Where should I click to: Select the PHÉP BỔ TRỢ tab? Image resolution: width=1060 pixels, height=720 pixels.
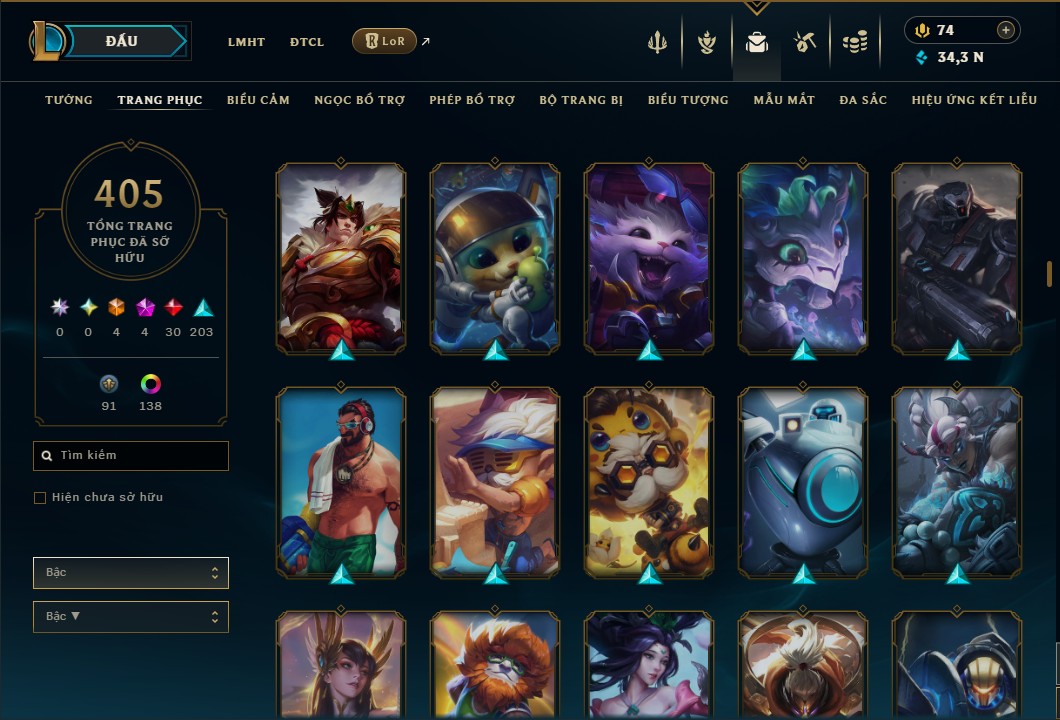(x=472, y=100)
